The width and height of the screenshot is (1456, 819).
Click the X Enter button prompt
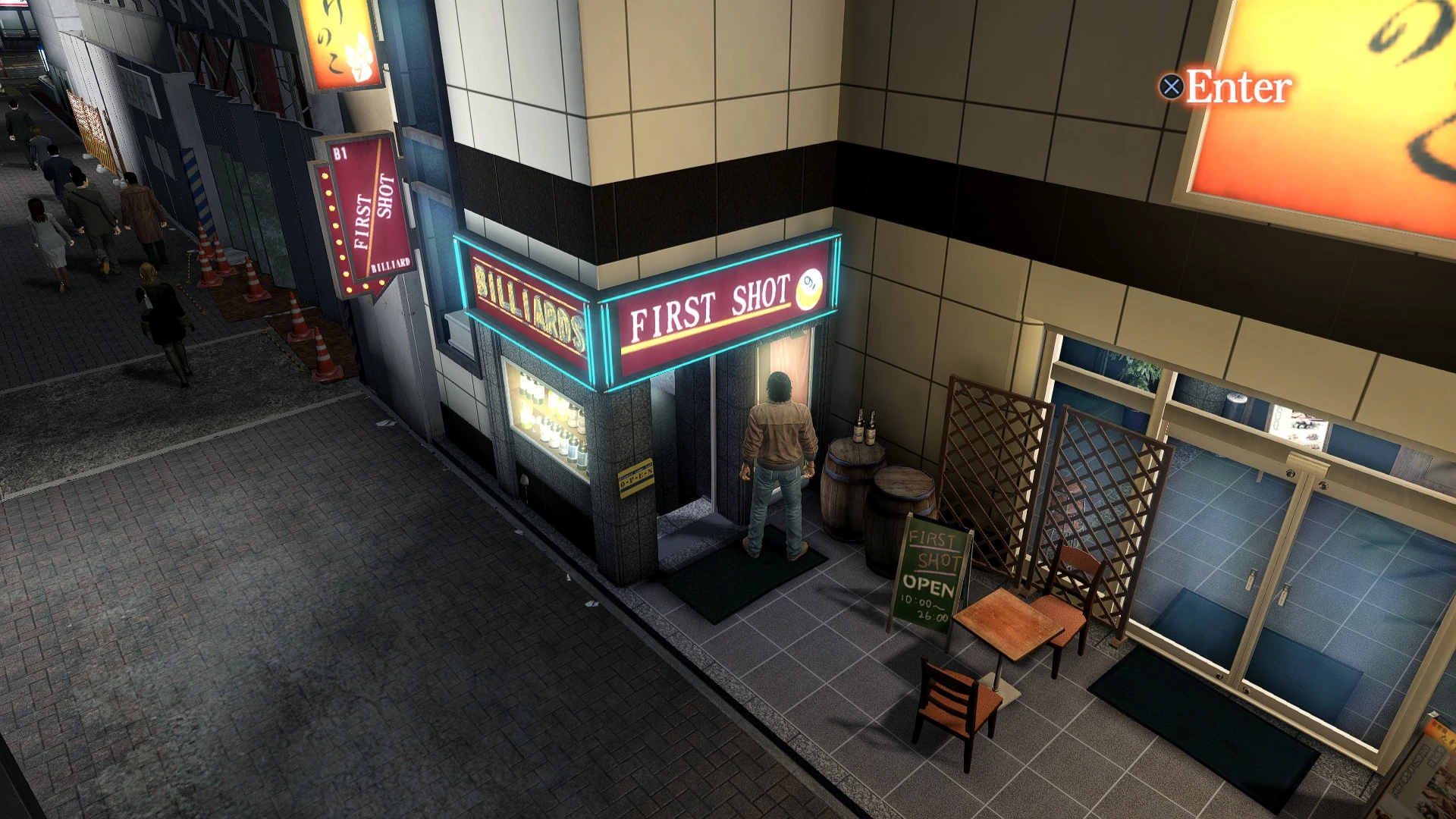tap(1228, 86)
